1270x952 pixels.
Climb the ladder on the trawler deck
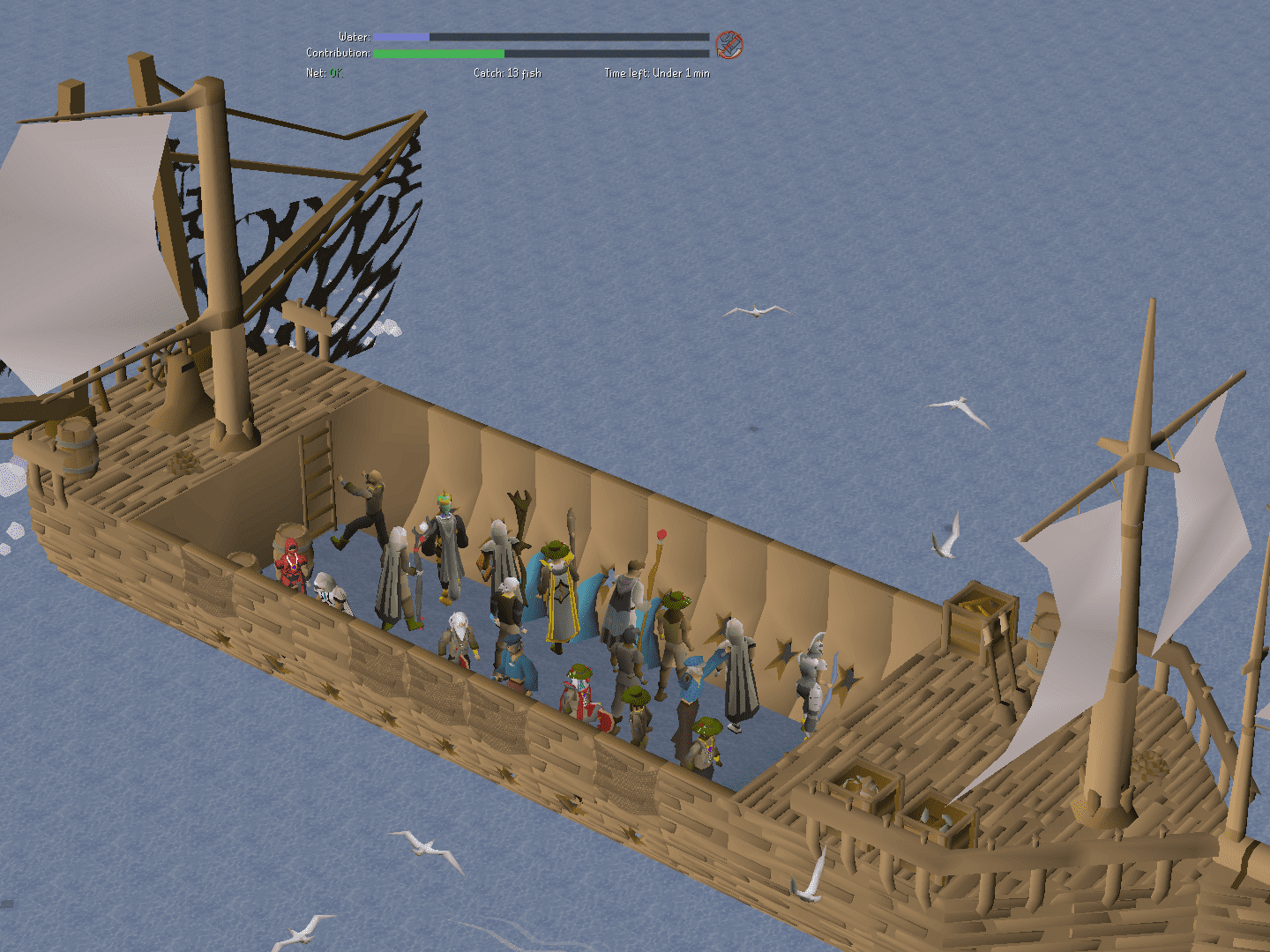pos(317,476)
